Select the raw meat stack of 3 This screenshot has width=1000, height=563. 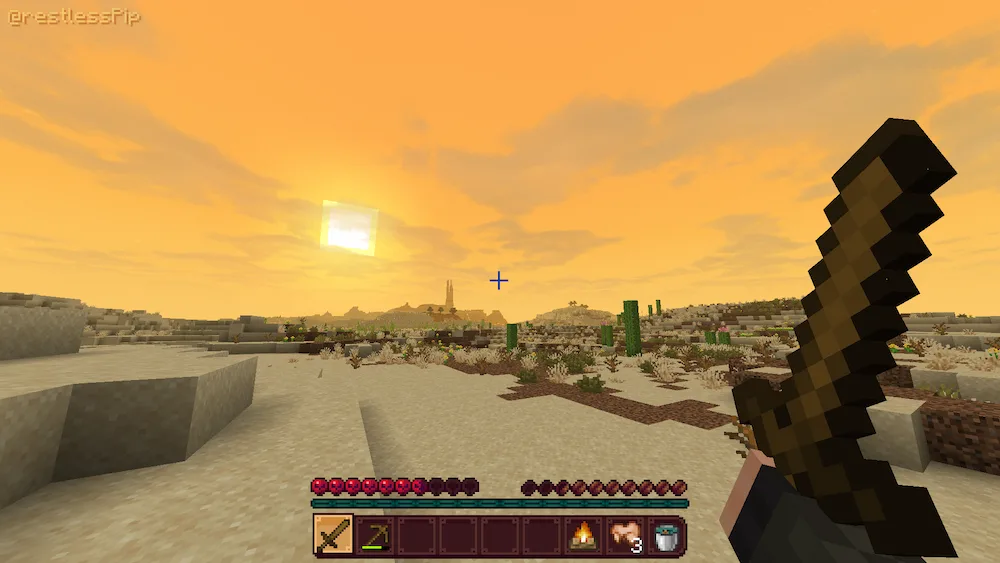click(625, 536)
